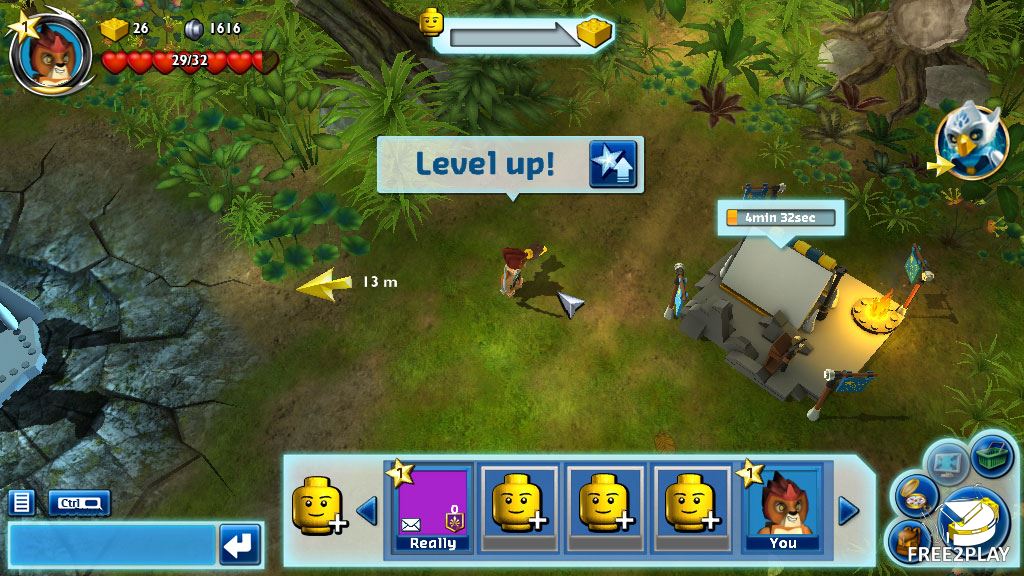1024x576 pixels.
Task: Send the chat message with enter button
Action: (x=240, y=546)
